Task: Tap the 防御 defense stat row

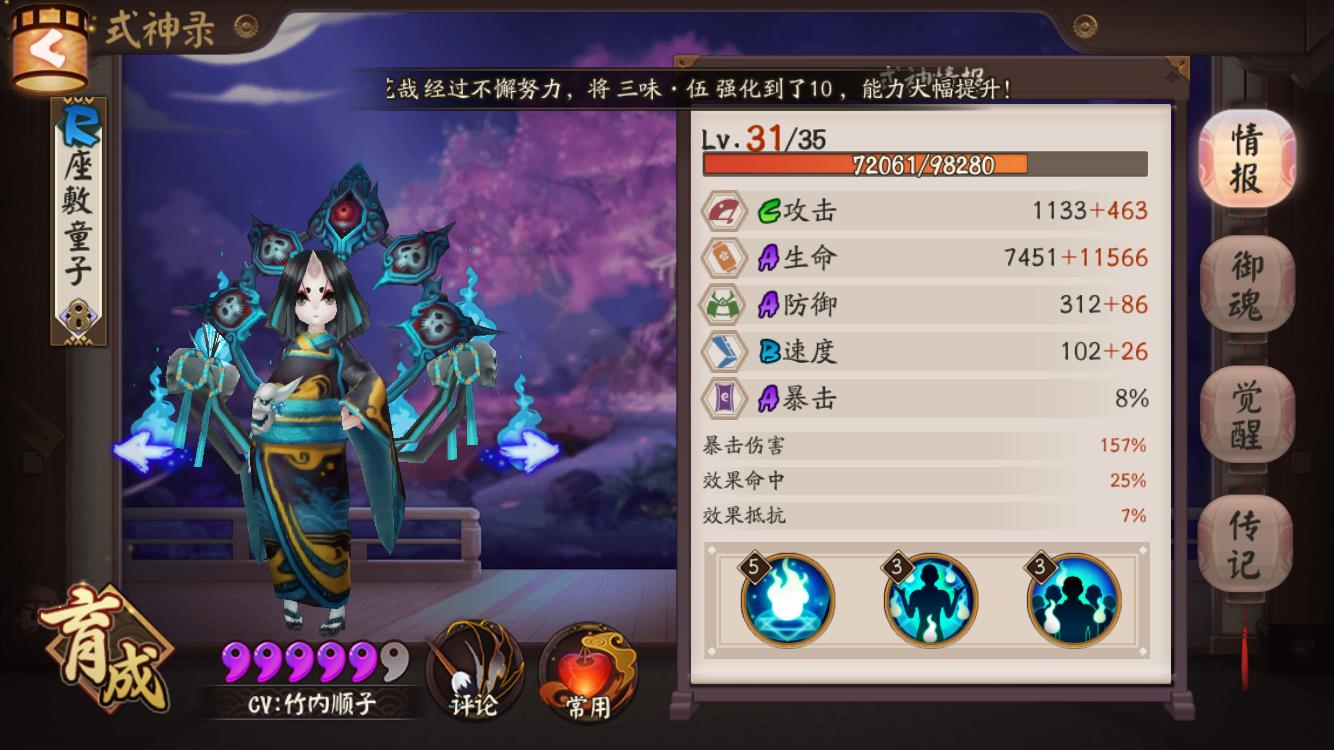Action: pos(925,304)
